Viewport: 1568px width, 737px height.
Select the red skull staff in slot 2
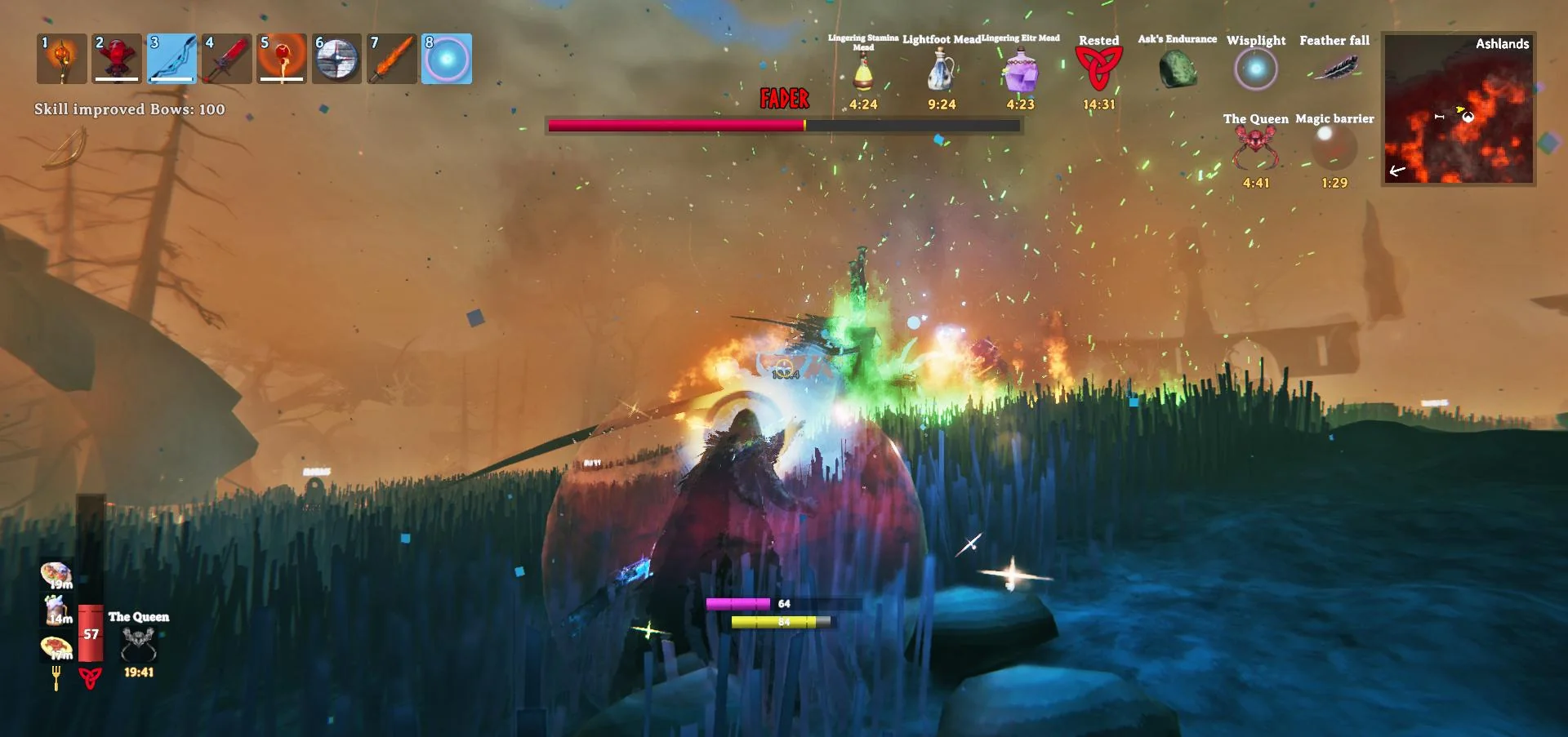(x=117, y=59)
